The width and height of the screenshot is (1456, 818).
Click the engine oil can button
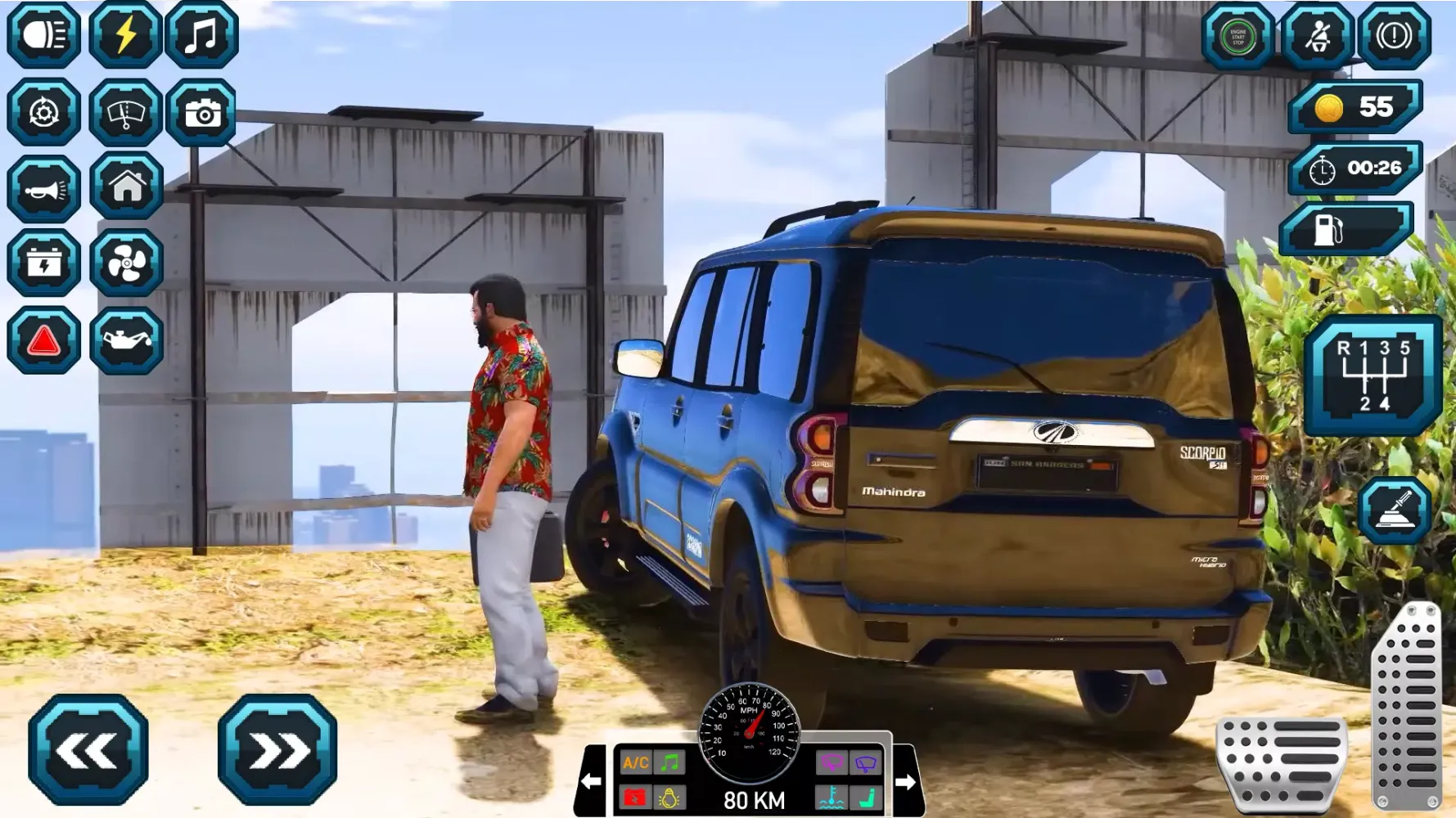pyautogui.click(x=127, y=339)
